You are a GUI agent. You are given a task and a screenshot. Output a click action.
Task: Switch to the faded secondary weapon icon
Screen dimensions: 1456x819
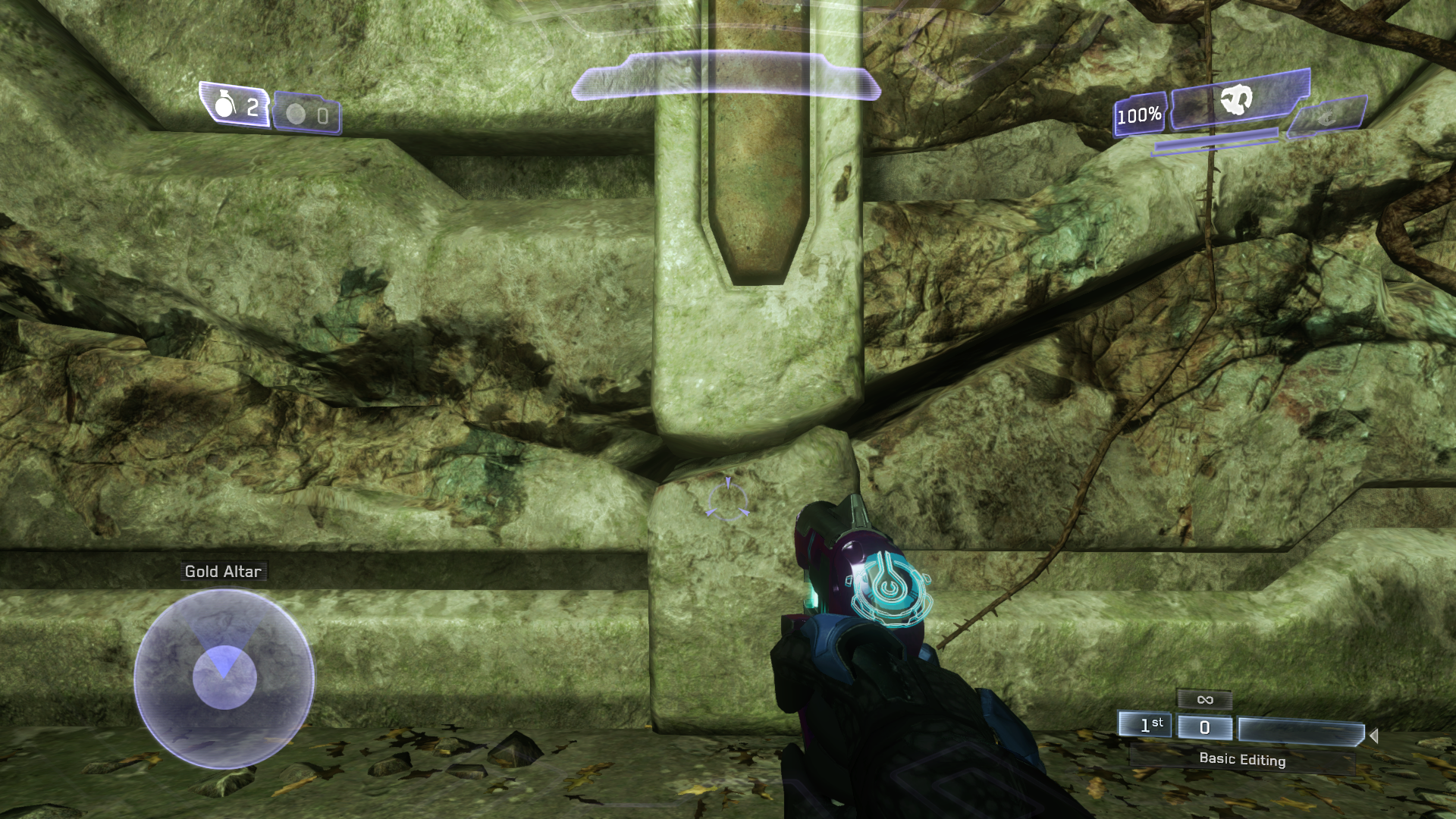[1327, 117]
